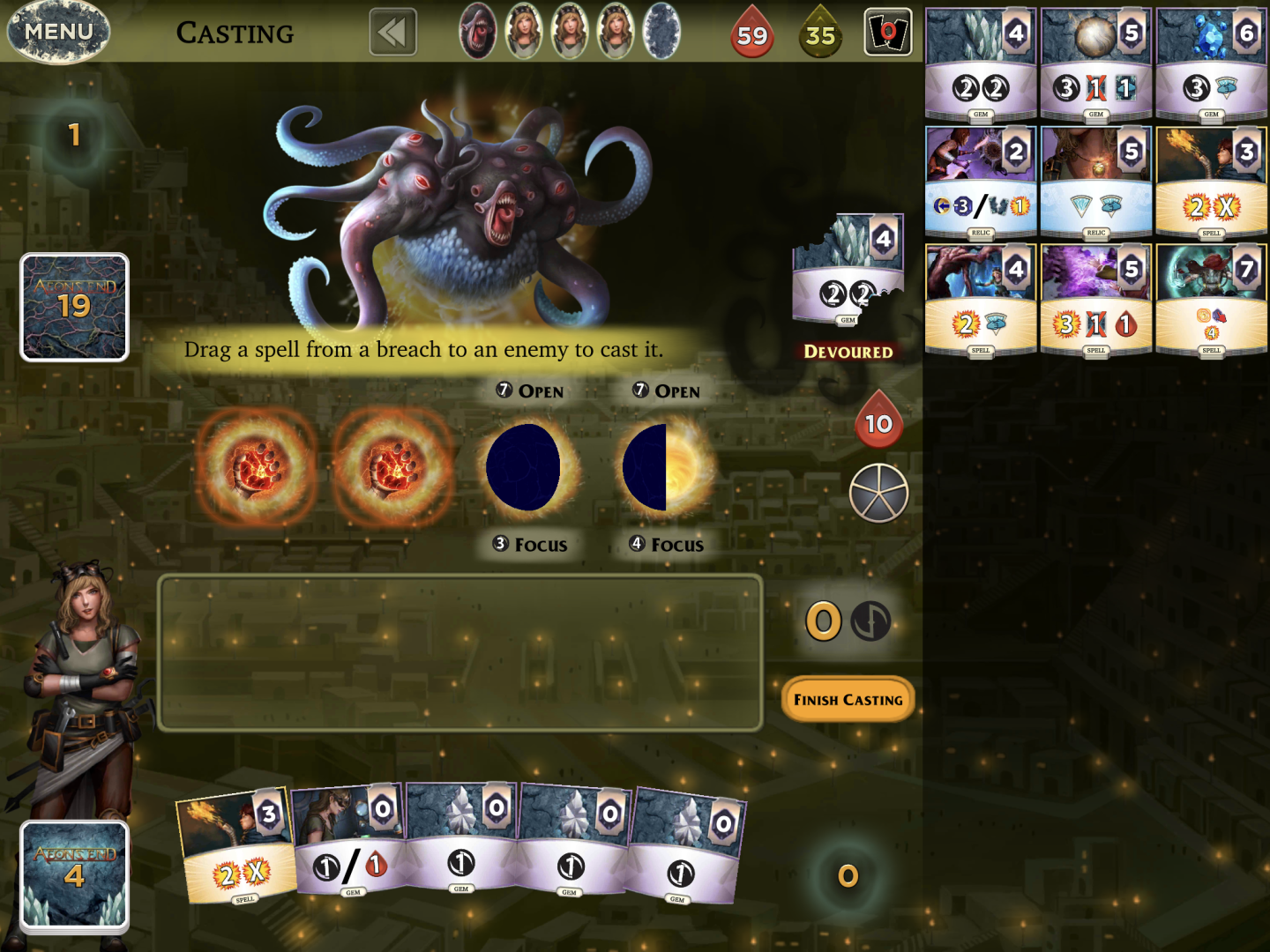Select the nemesis portrait in the turn order
Screen dimensions: 1270x952
(479, 33)
